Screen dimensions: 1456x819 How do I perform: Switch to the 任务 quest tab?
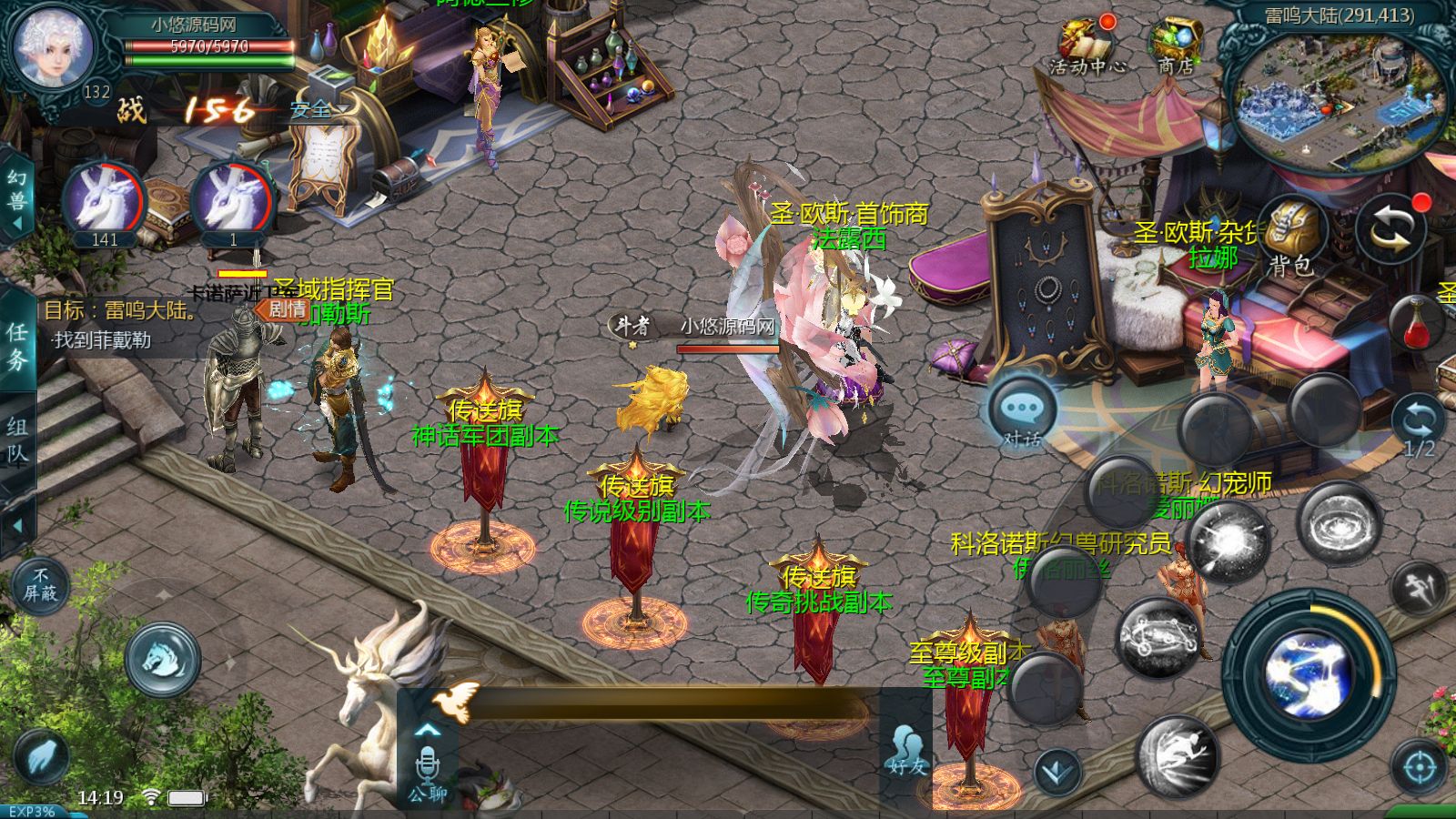pyautogui.click(x=17, y=344)
